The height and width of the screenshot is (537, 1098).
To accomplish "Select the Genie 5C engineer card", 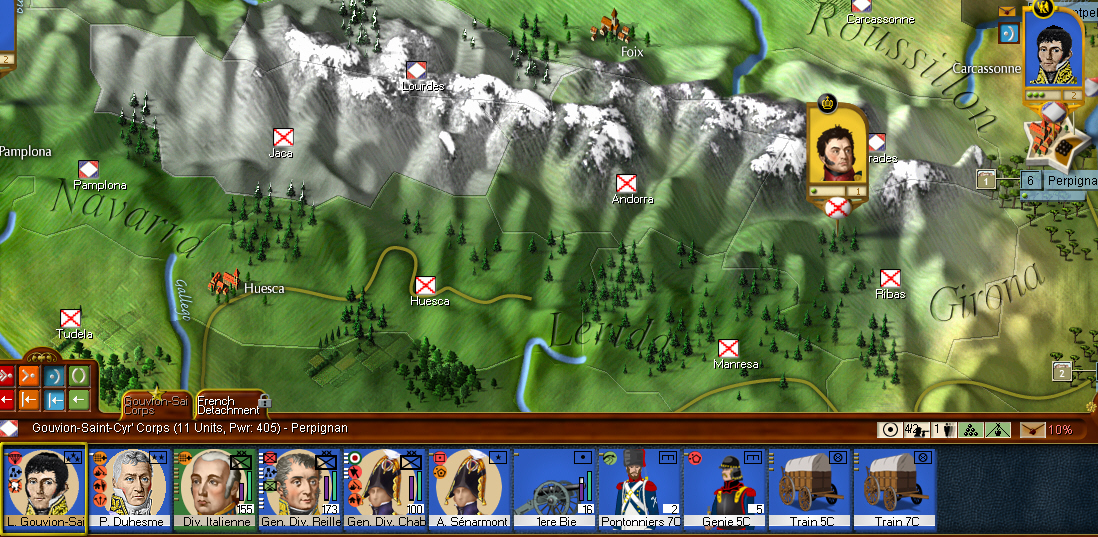I will tap(724, 488).
